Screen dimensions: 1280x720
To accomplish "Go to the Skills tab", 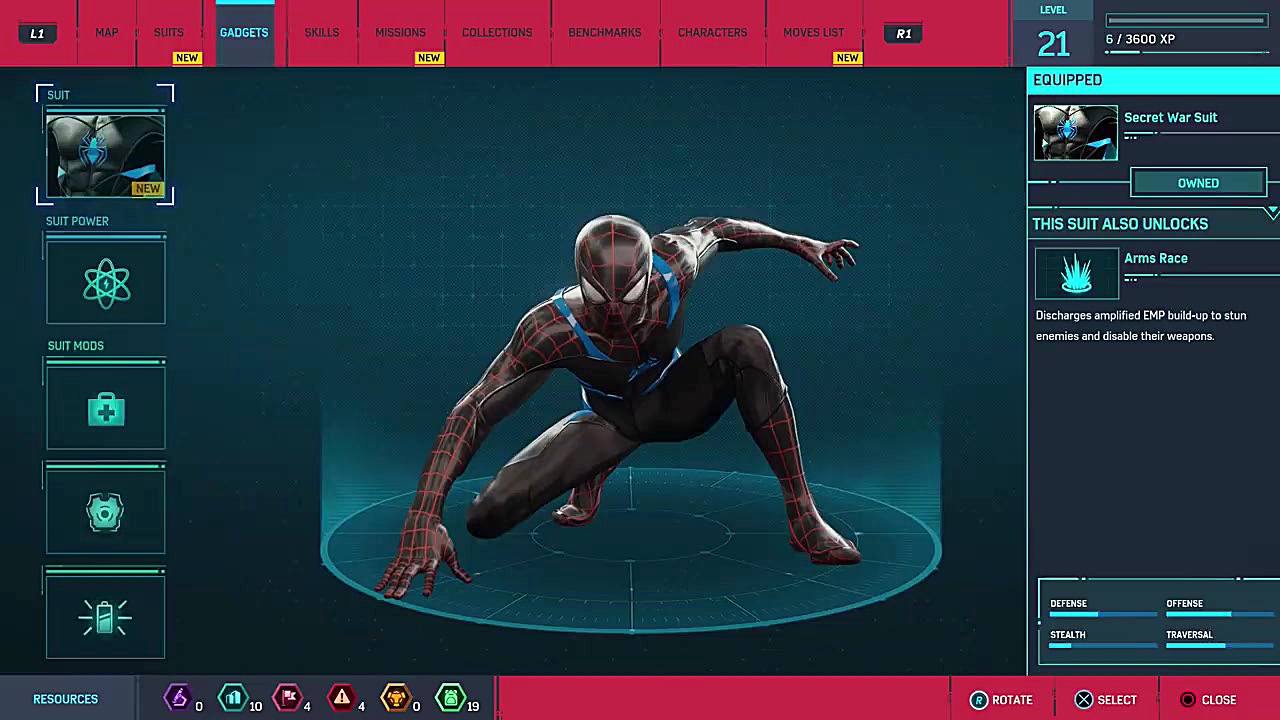I will 321,33.
